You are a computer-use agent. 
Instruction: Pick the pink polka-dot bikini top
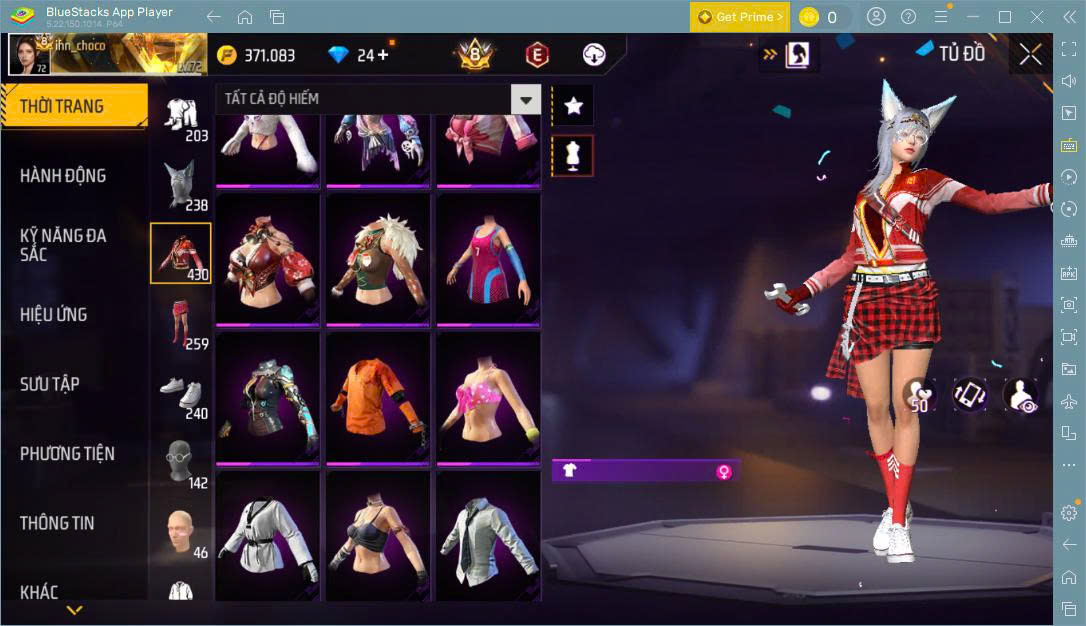(x=488, y=397)
